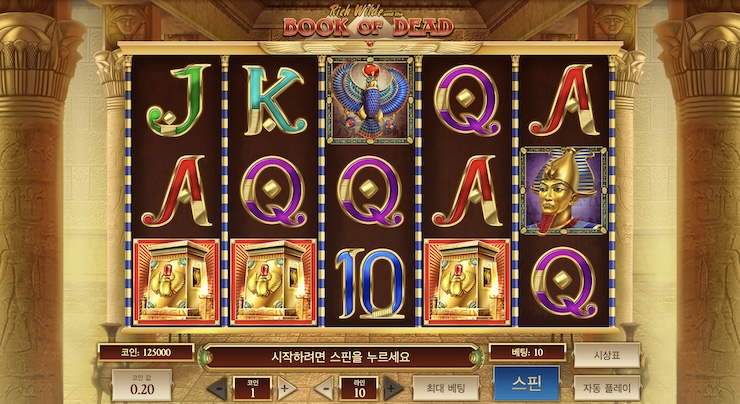Change the 코인 값 0.20 coin value
740x404 pixels.
[141, 386]
